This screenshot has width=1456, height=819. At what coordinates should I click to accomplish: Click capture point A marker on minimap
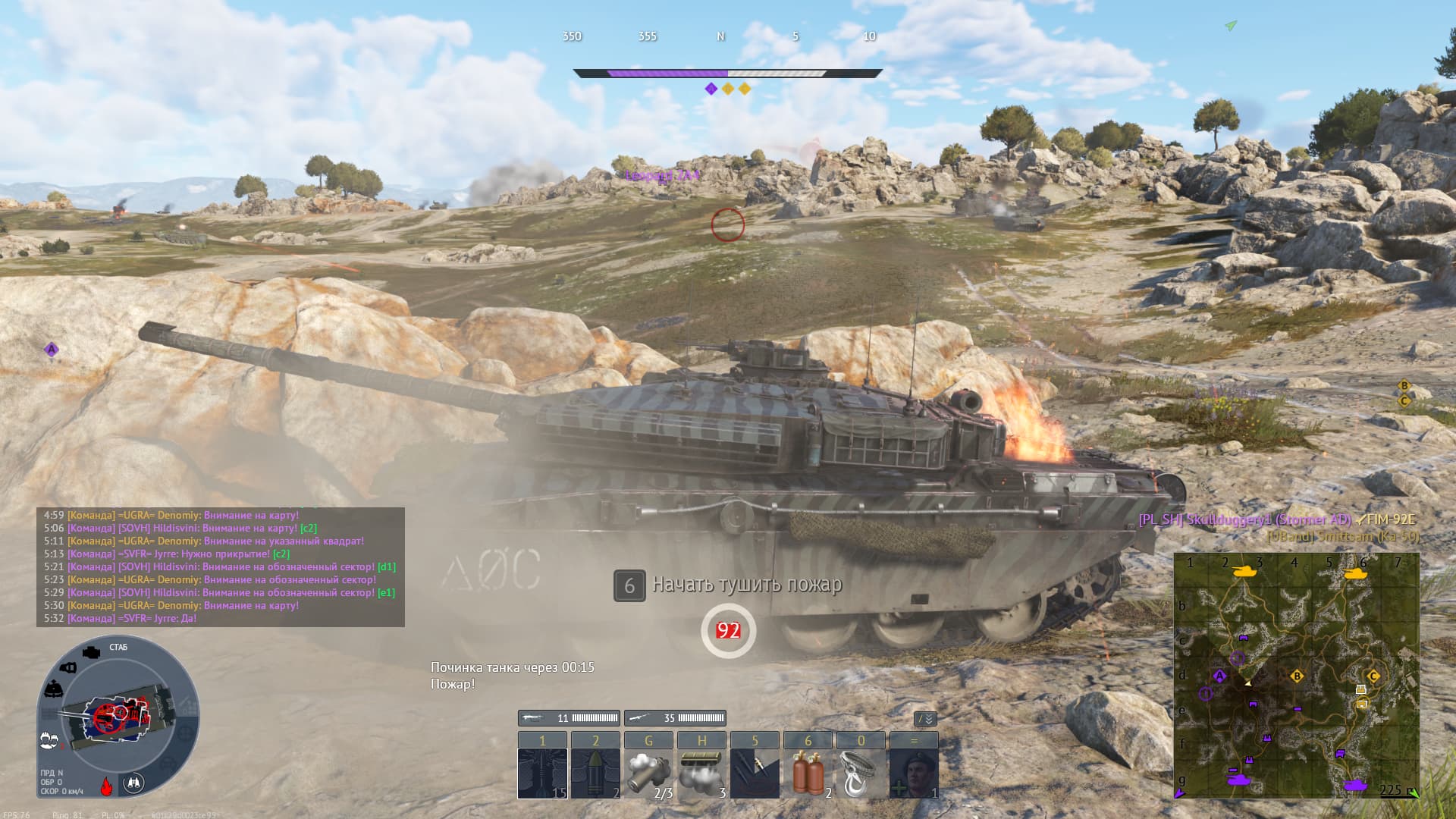coord(1219,676)
